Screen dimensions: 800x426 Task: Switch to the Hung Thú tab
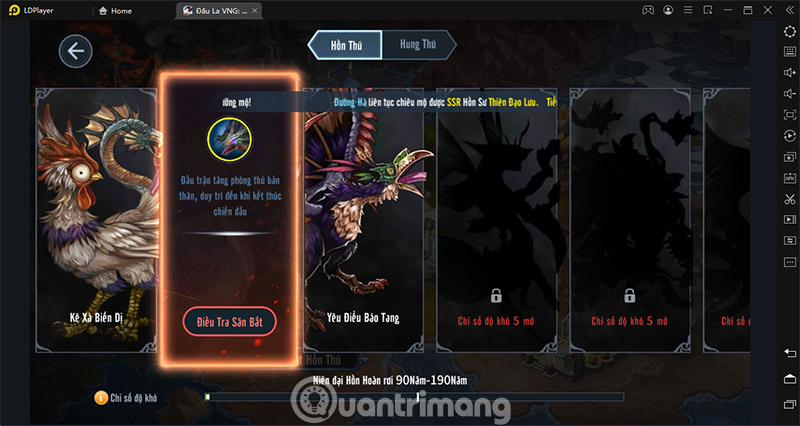[x=417, y=45]
